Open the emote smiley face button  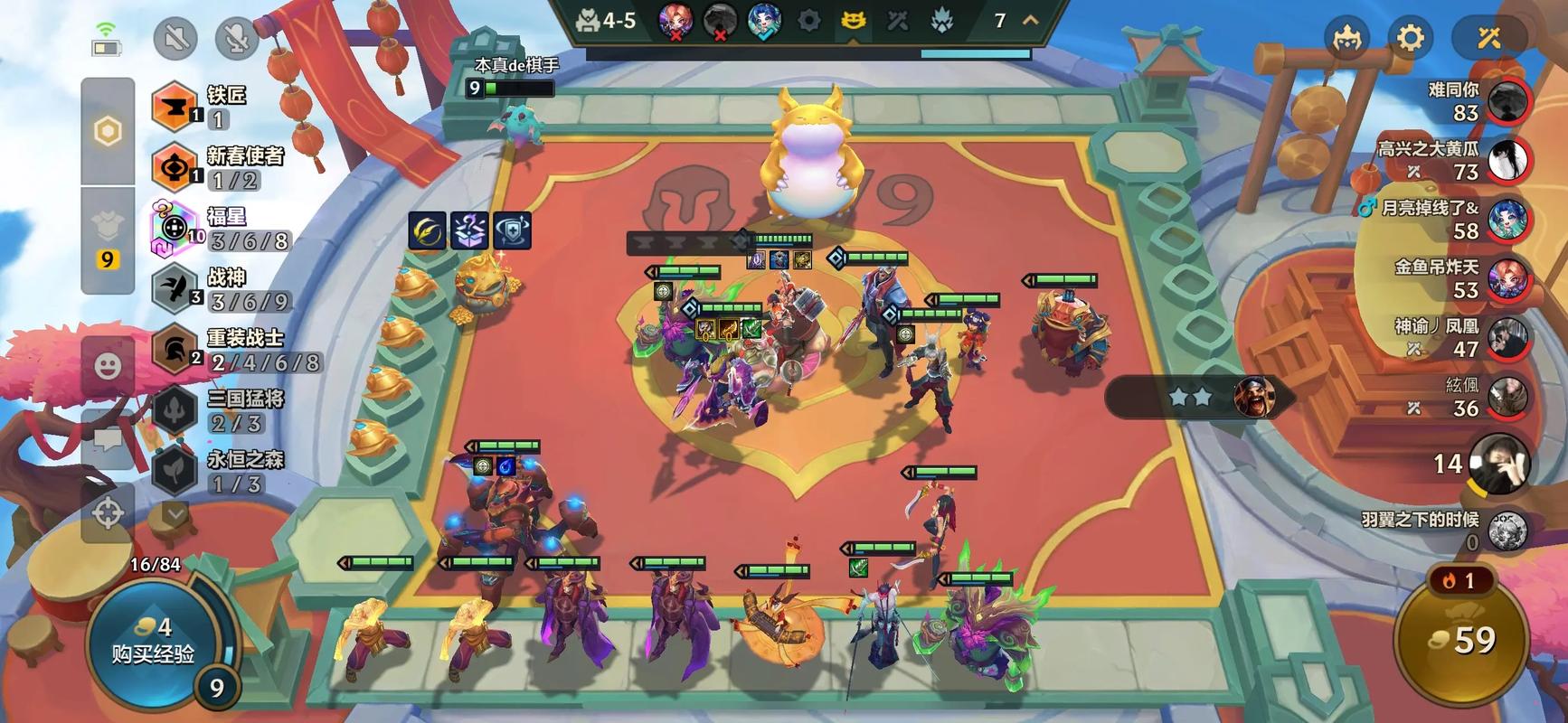click(x=109, y=366)
